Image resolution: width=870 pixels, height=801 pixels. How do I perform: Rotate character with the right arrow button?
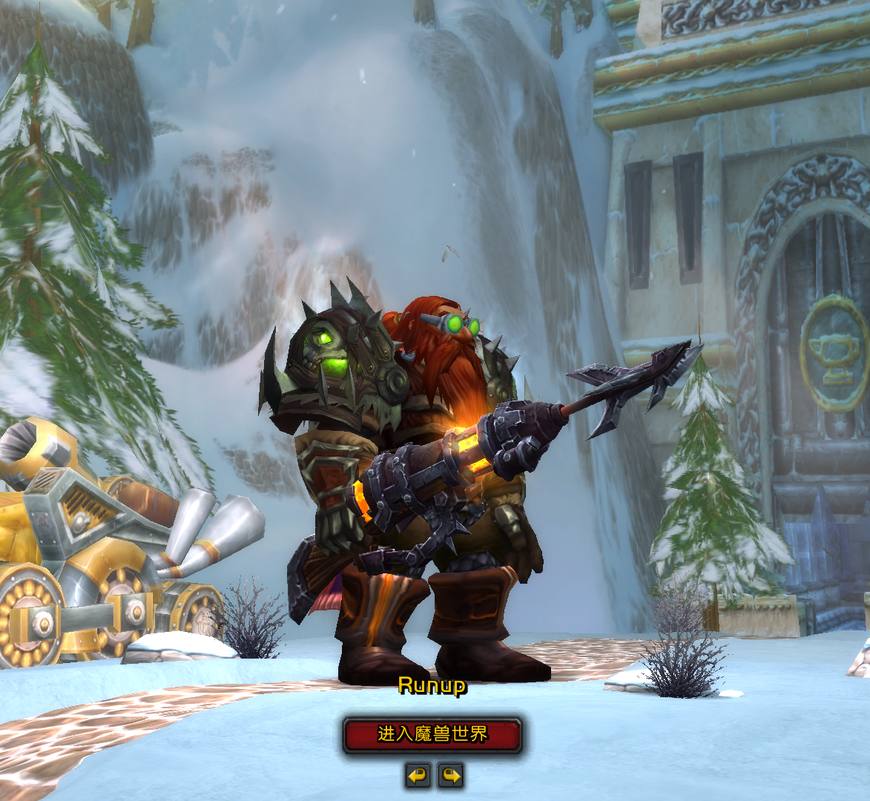coord(451,775)
